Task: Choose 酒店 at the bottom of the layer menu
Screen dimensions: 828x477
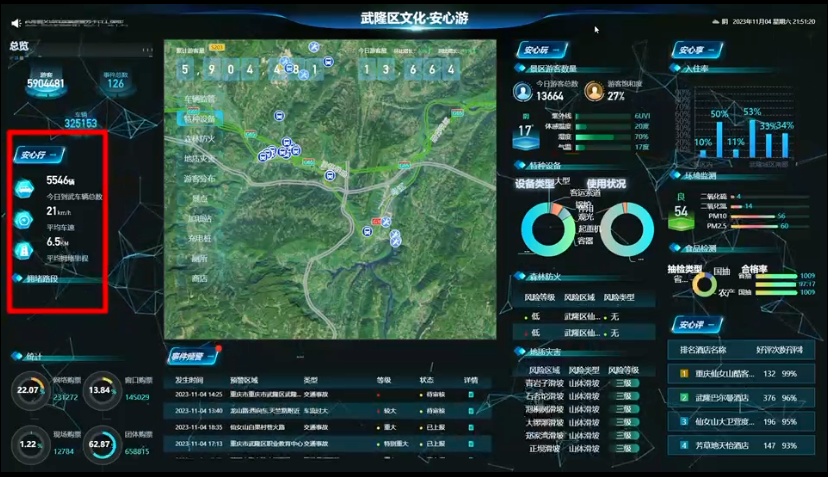Action: tap(199, 278)
